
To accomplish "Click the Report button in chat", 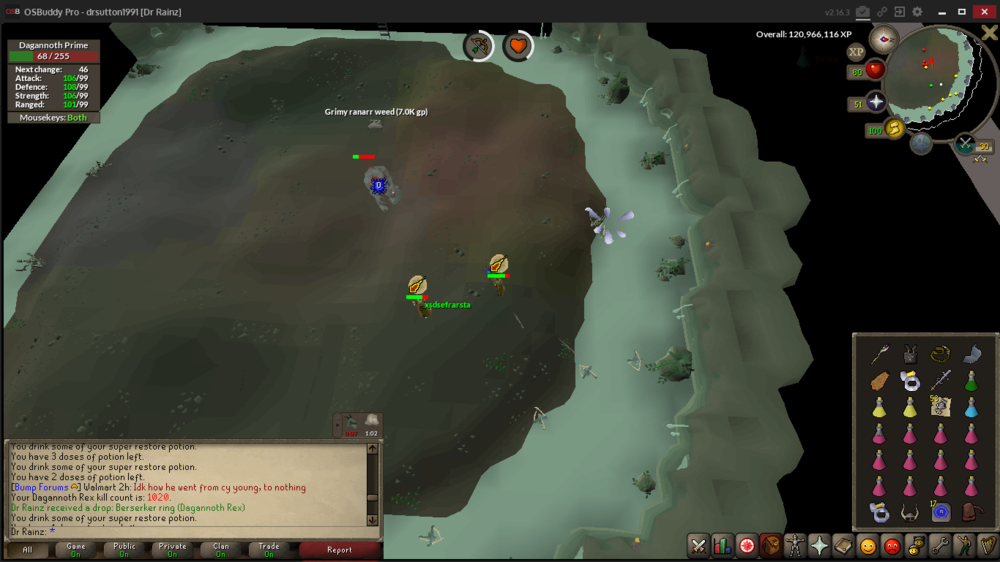I will [x=339, y=549].
